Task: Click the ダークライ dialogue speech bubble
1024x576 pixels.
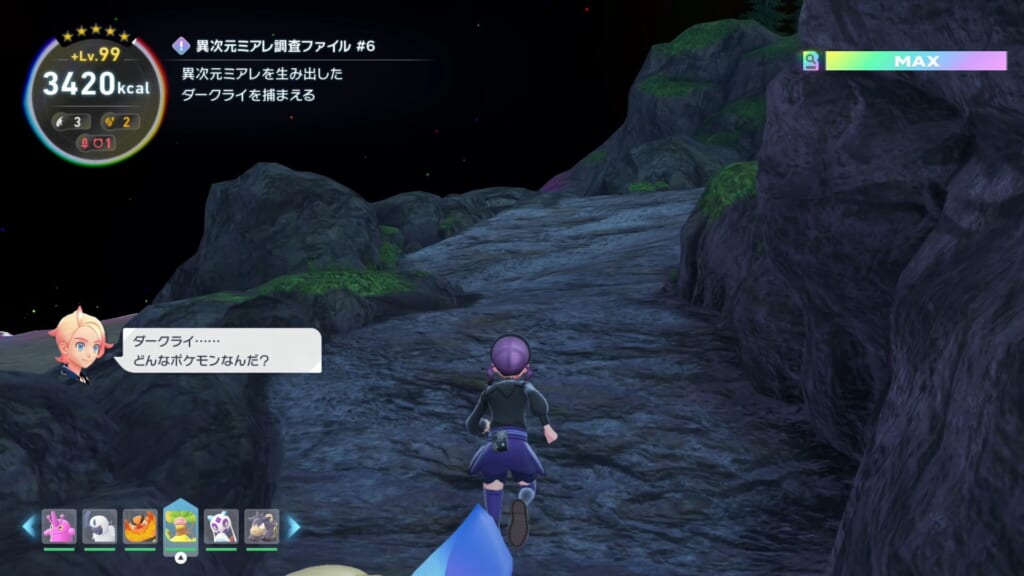Action: click(220, 351)
